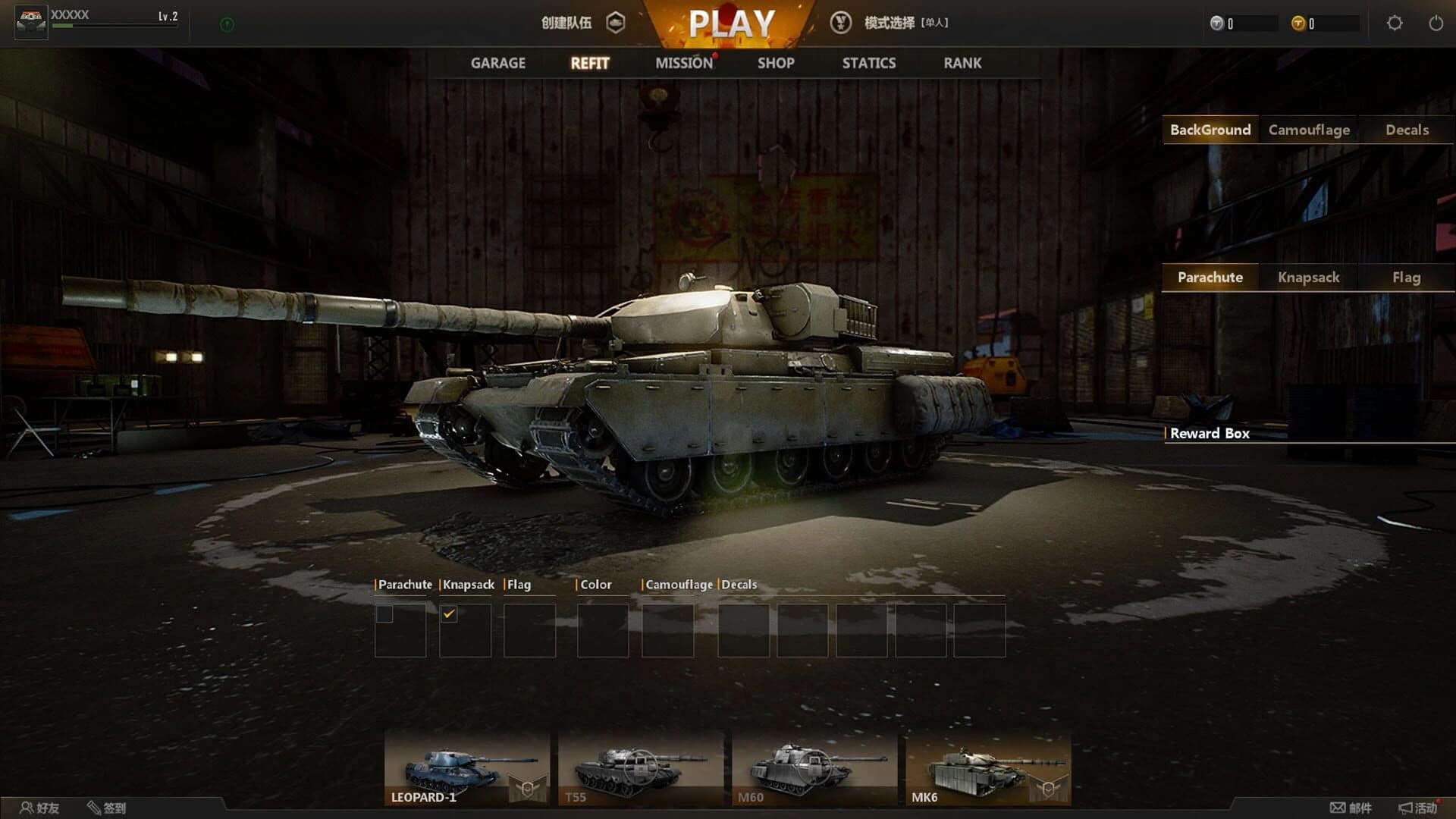This screenshot has height=819, width=1456.
Task: Enable the Parachute checkbox
Action: tap(384, 612)
